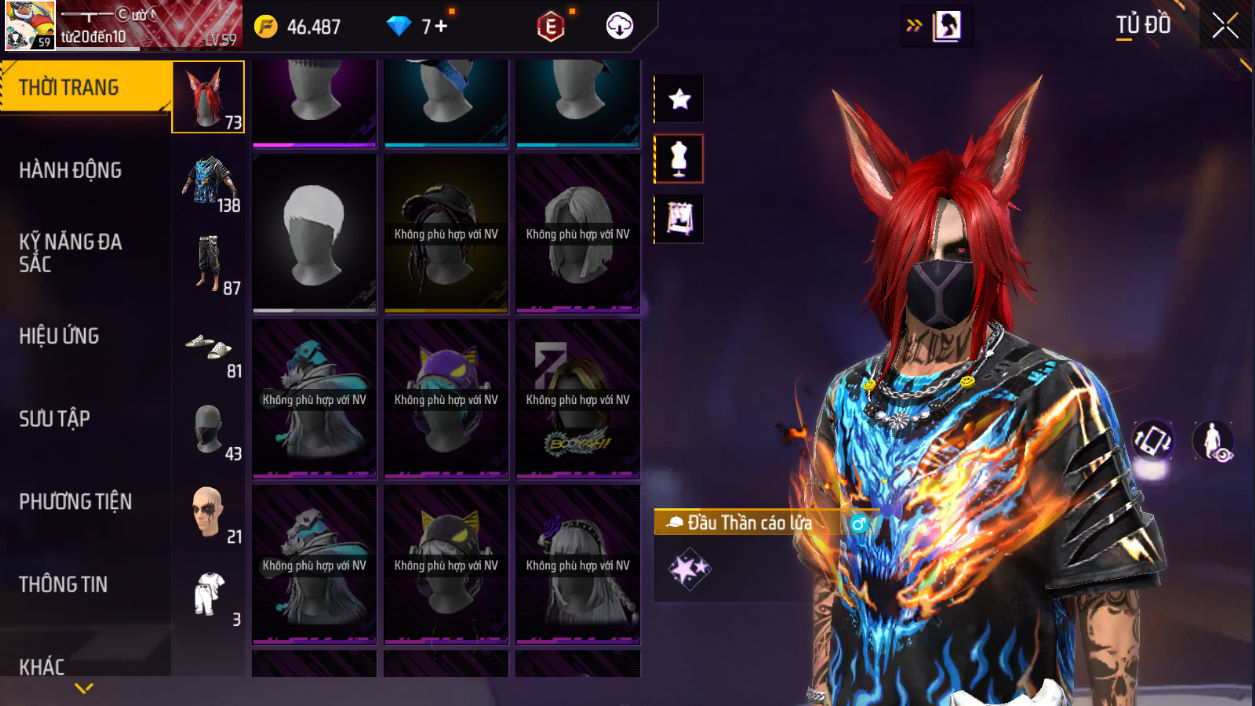1255x706 pixels.
Task: Go to the HIỆU ỨNG menu
Action: point(59,337)
